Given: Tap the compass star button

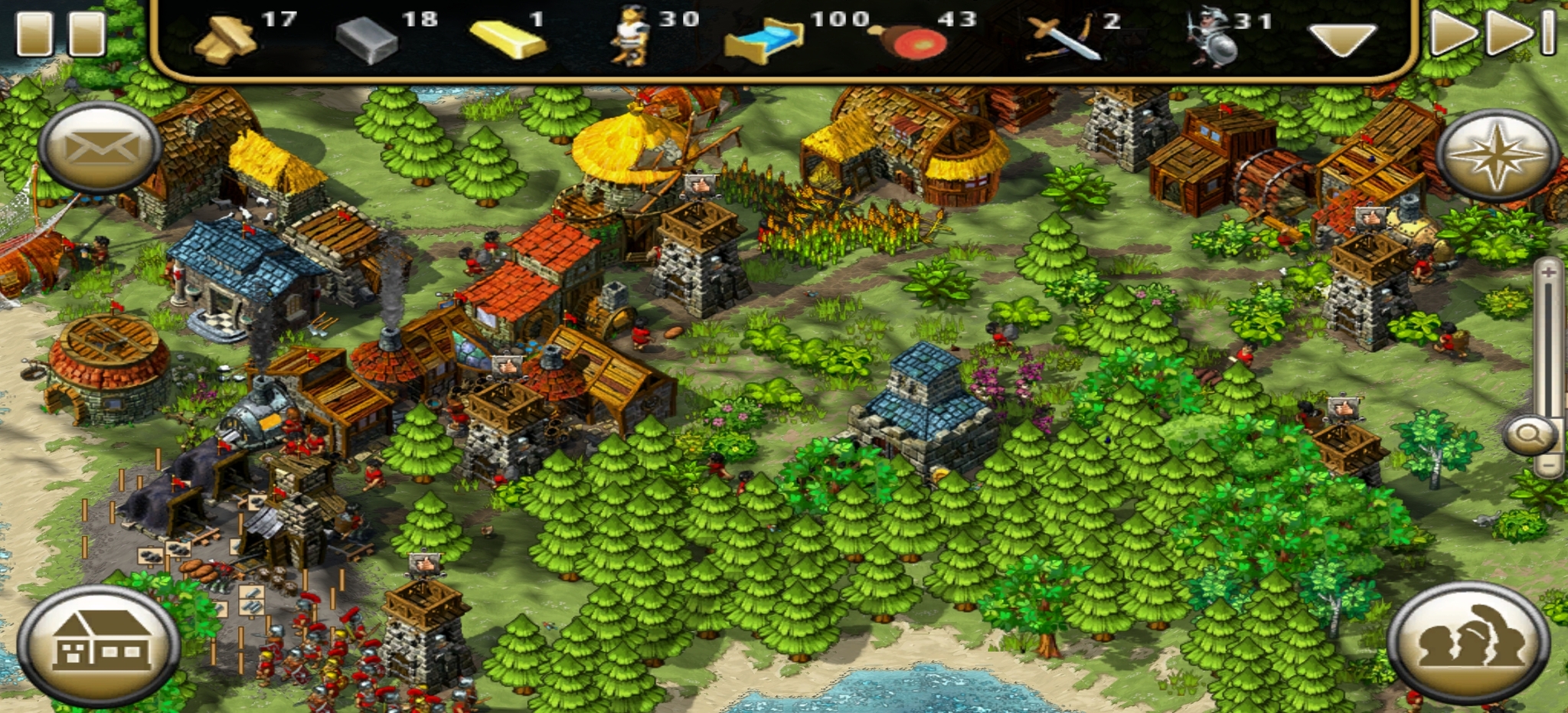Looking at the screenshot, I should 1497,155.
